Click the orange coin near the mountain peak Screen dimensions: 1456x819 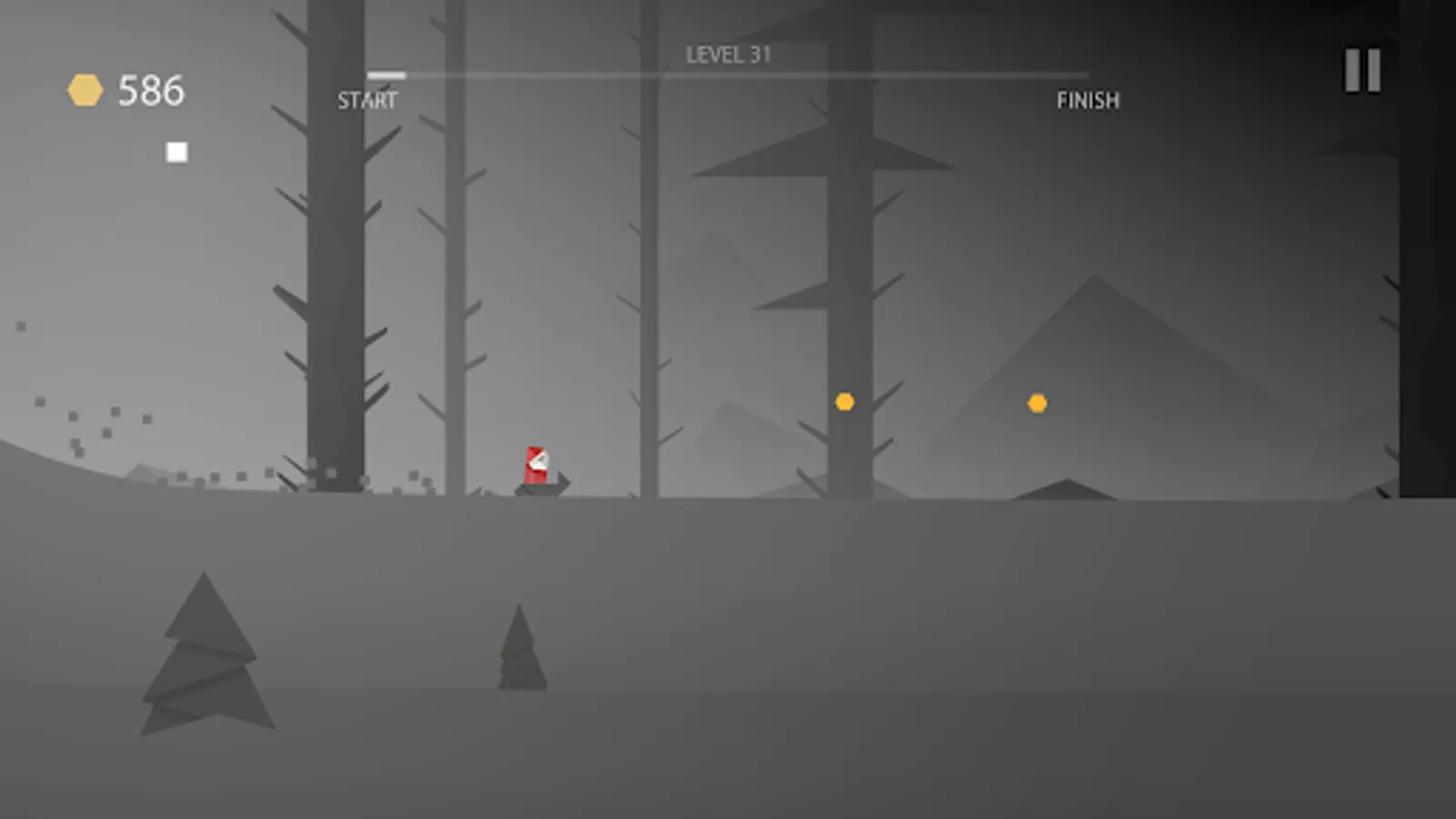click(1036, 401)
